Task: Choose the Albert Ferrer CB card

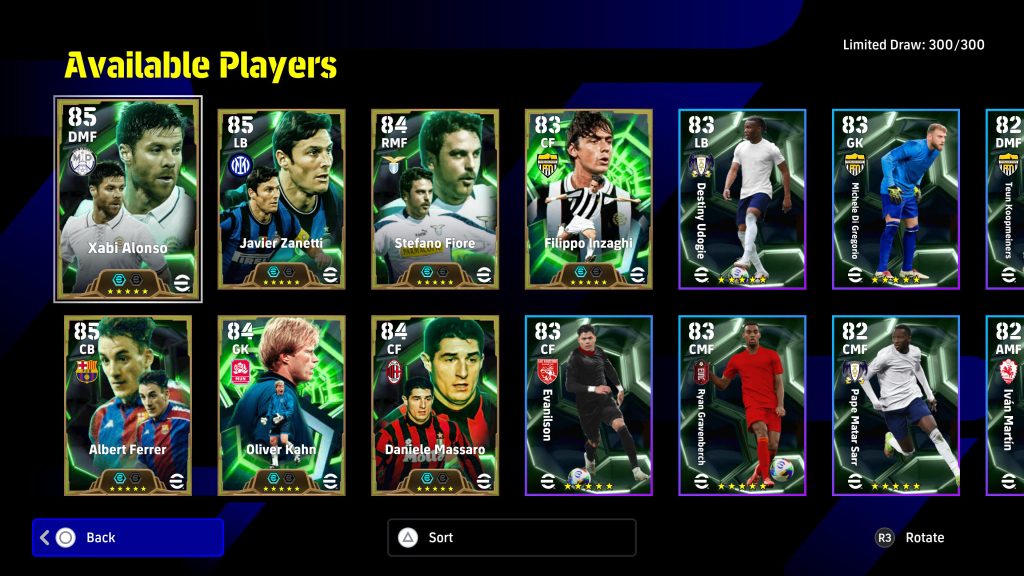Action: 128,405
